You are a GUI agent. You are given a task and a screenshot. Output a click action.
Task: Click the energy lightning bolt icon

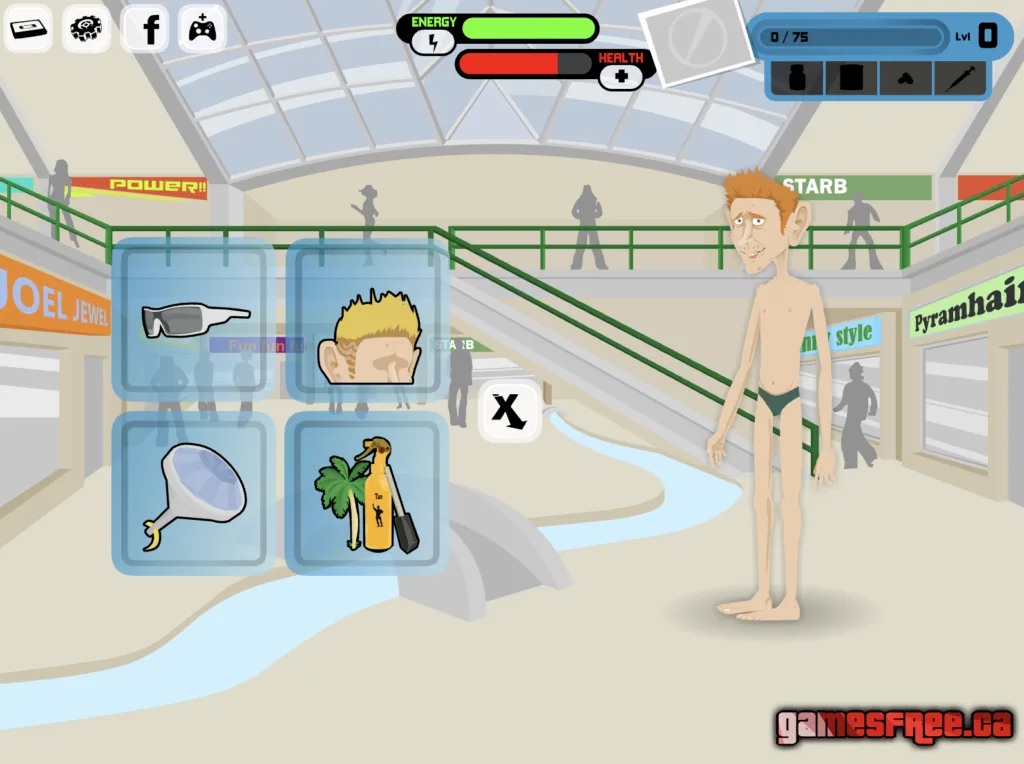point(433,42)
